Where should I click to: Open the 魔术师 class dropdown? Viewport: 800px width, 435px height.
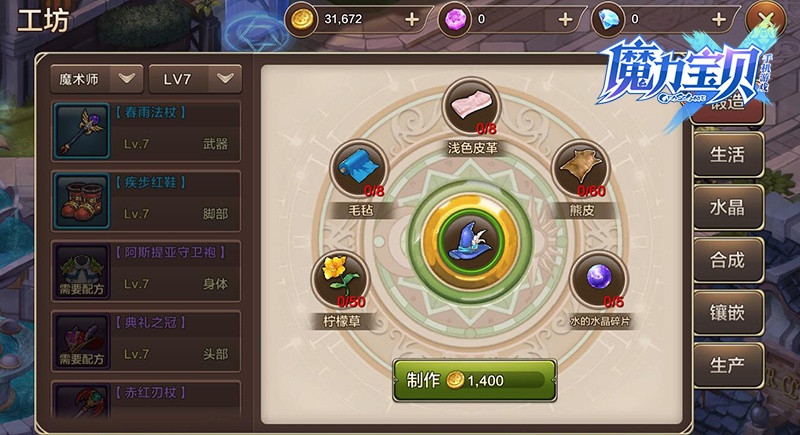point(96,78)
